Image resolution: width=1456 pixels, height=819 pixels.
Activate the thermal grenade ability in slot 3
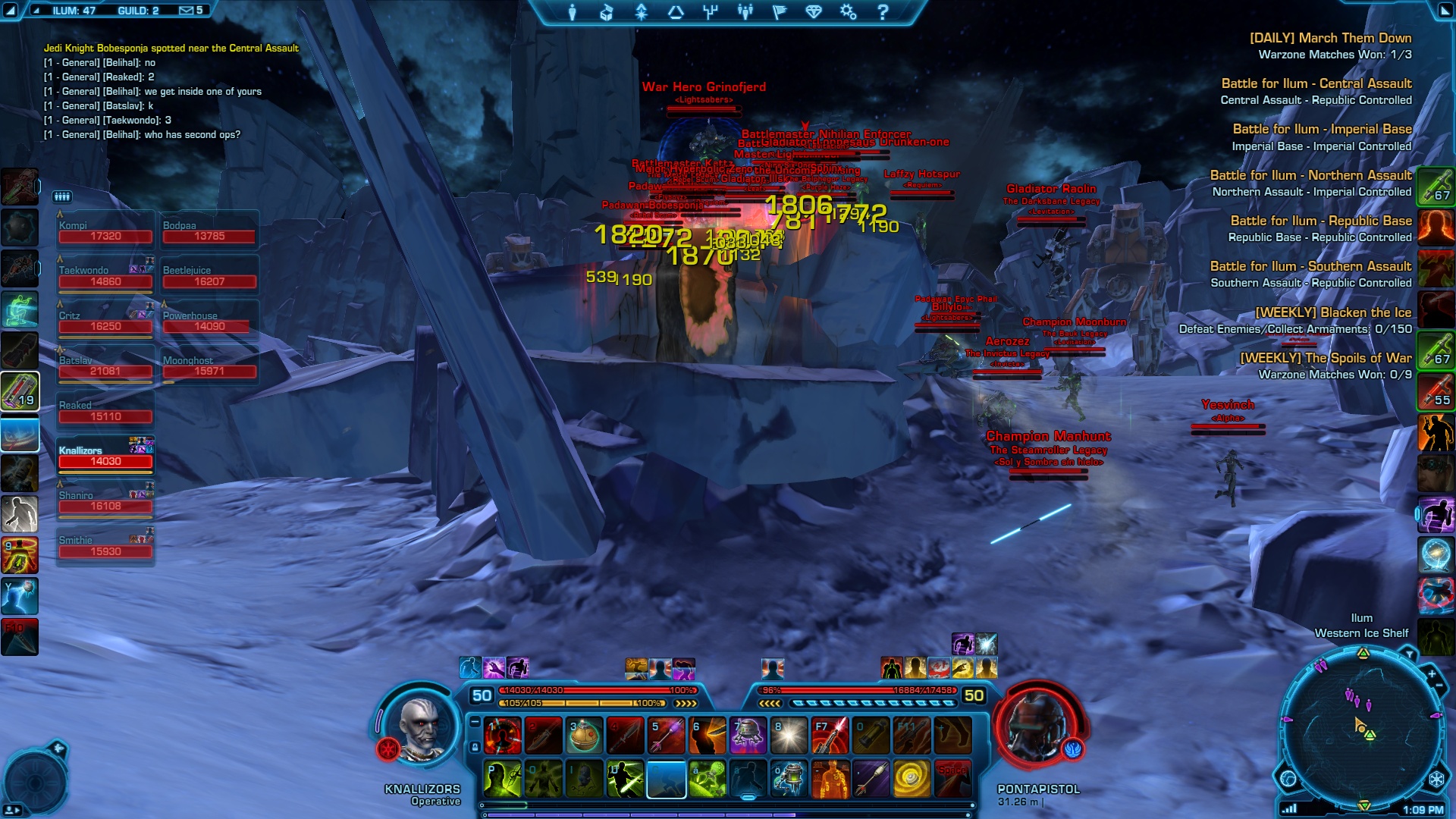pyautogui.click(x=584, y=736)
